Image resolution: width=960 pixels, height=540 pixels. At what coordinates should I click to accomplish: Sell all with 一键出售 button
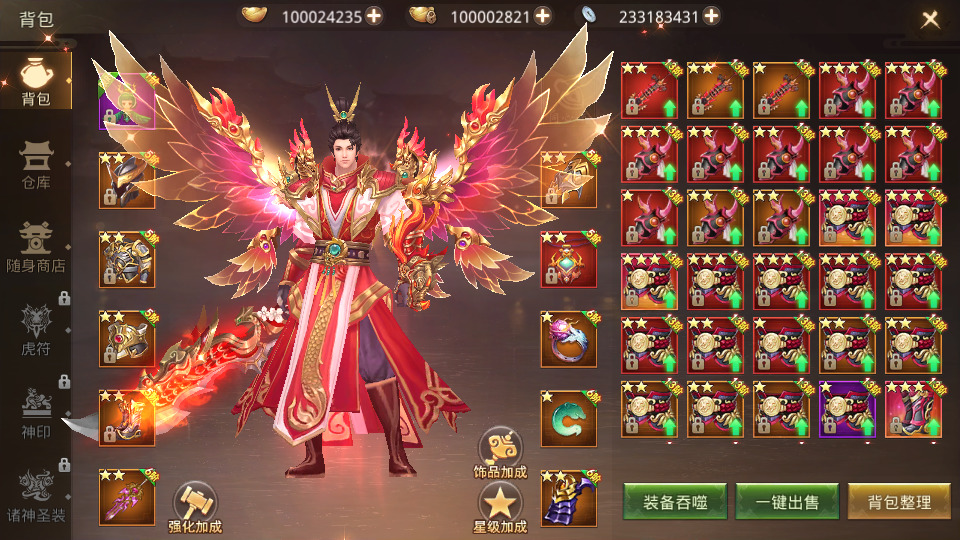pyautogui.click(x=787, y=502)
